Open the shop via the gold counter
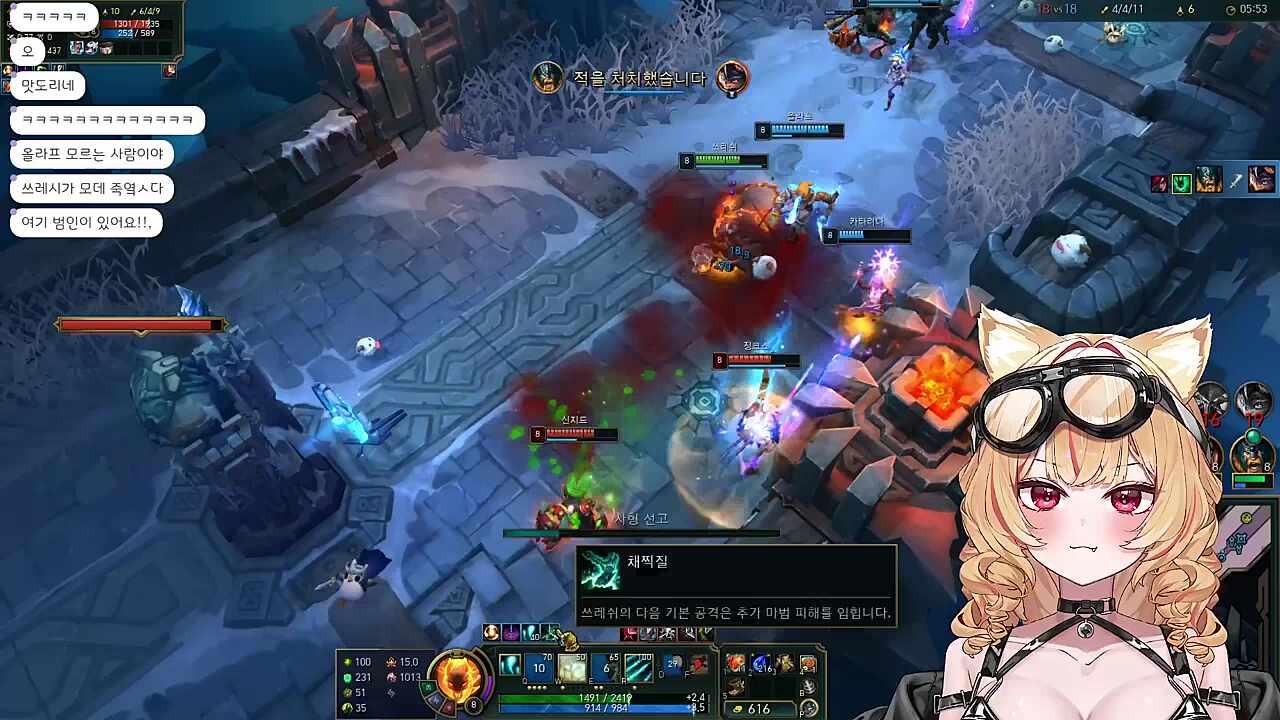 coord(760,709)
